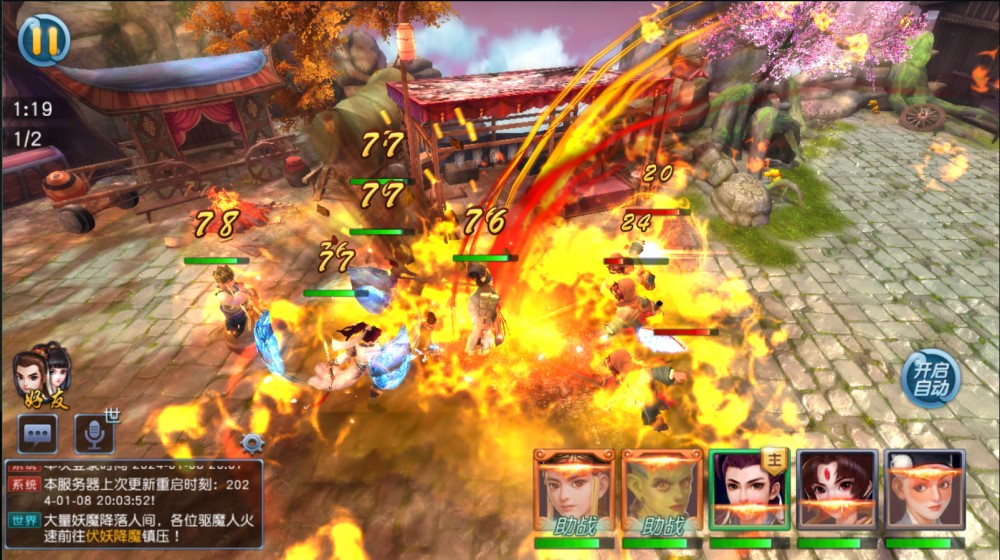Select the hero with red forehead mark

[x=837, y=490]
